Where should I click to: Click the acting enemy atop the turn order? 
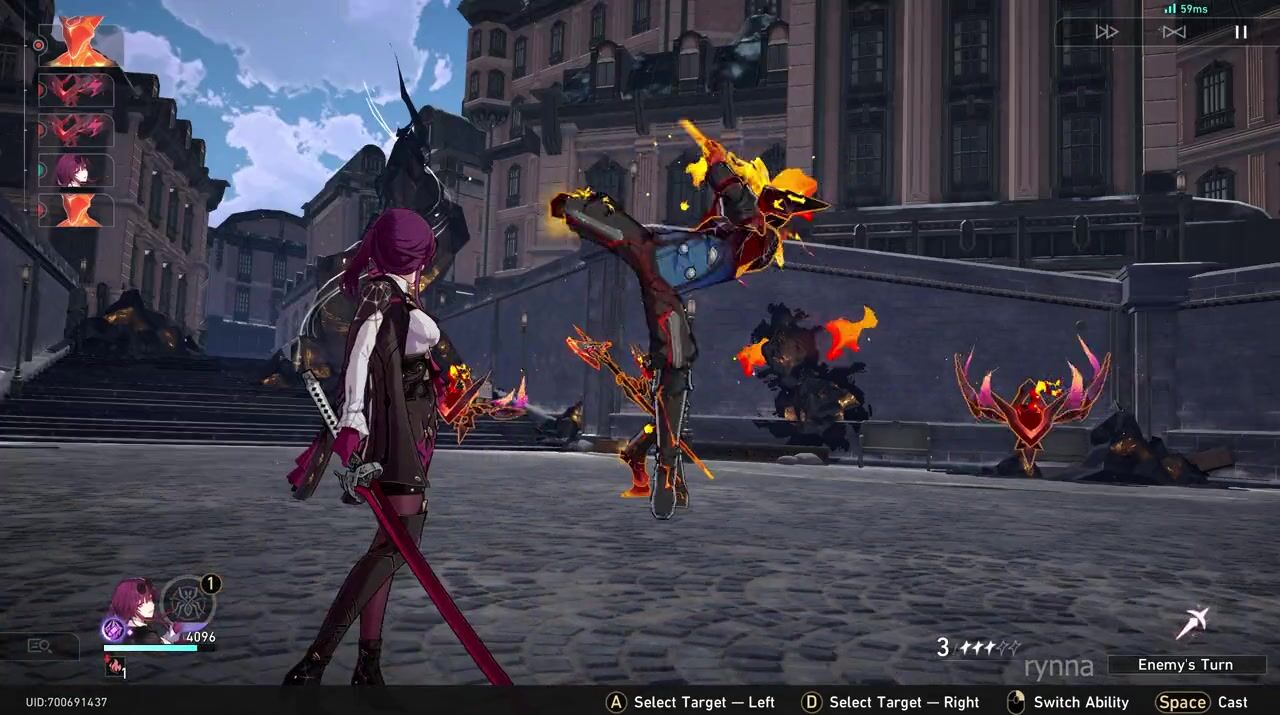pyautogui.click(x=80, y=42)
